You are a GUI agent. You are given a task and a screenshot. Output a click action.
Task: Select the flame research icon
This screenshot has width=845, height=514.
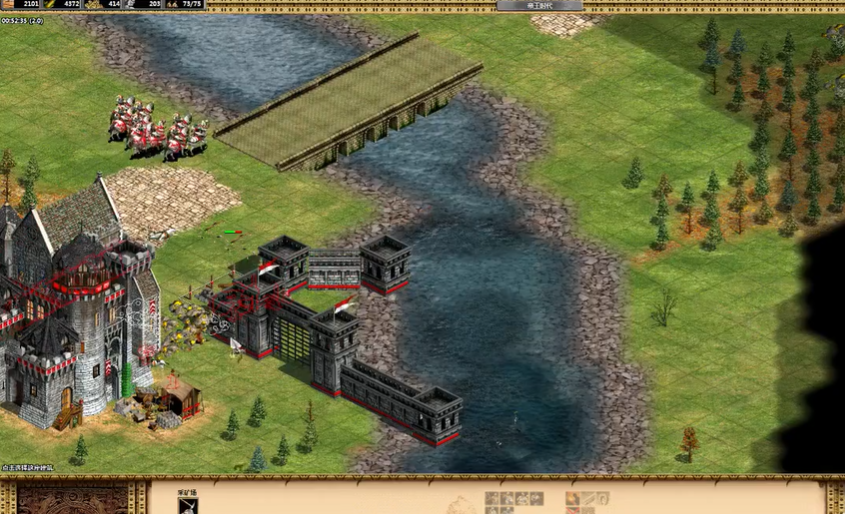pyautogui.click(x=573, y=498)
